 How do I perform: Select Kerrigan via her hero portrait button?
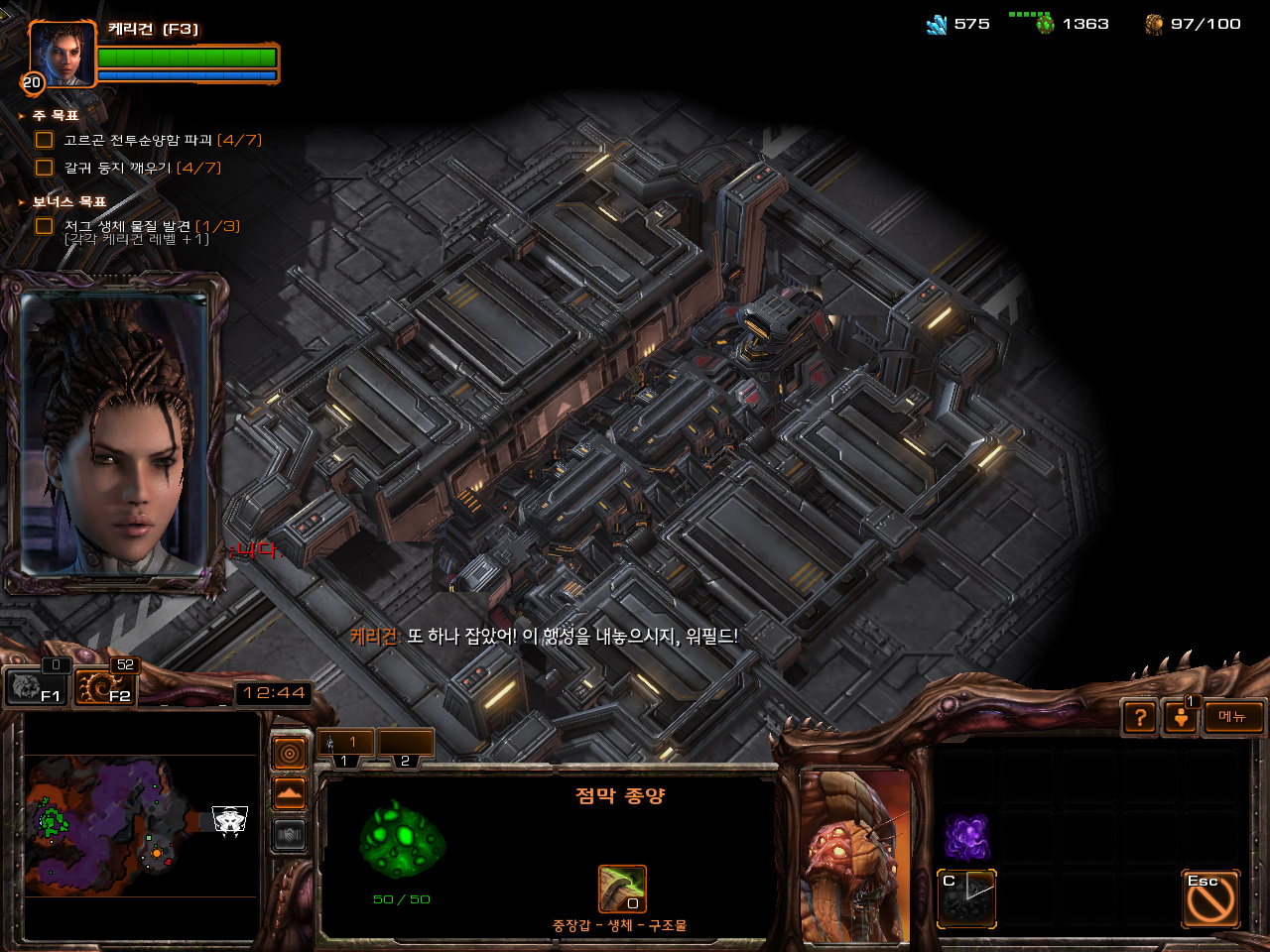tap(63, 55)
